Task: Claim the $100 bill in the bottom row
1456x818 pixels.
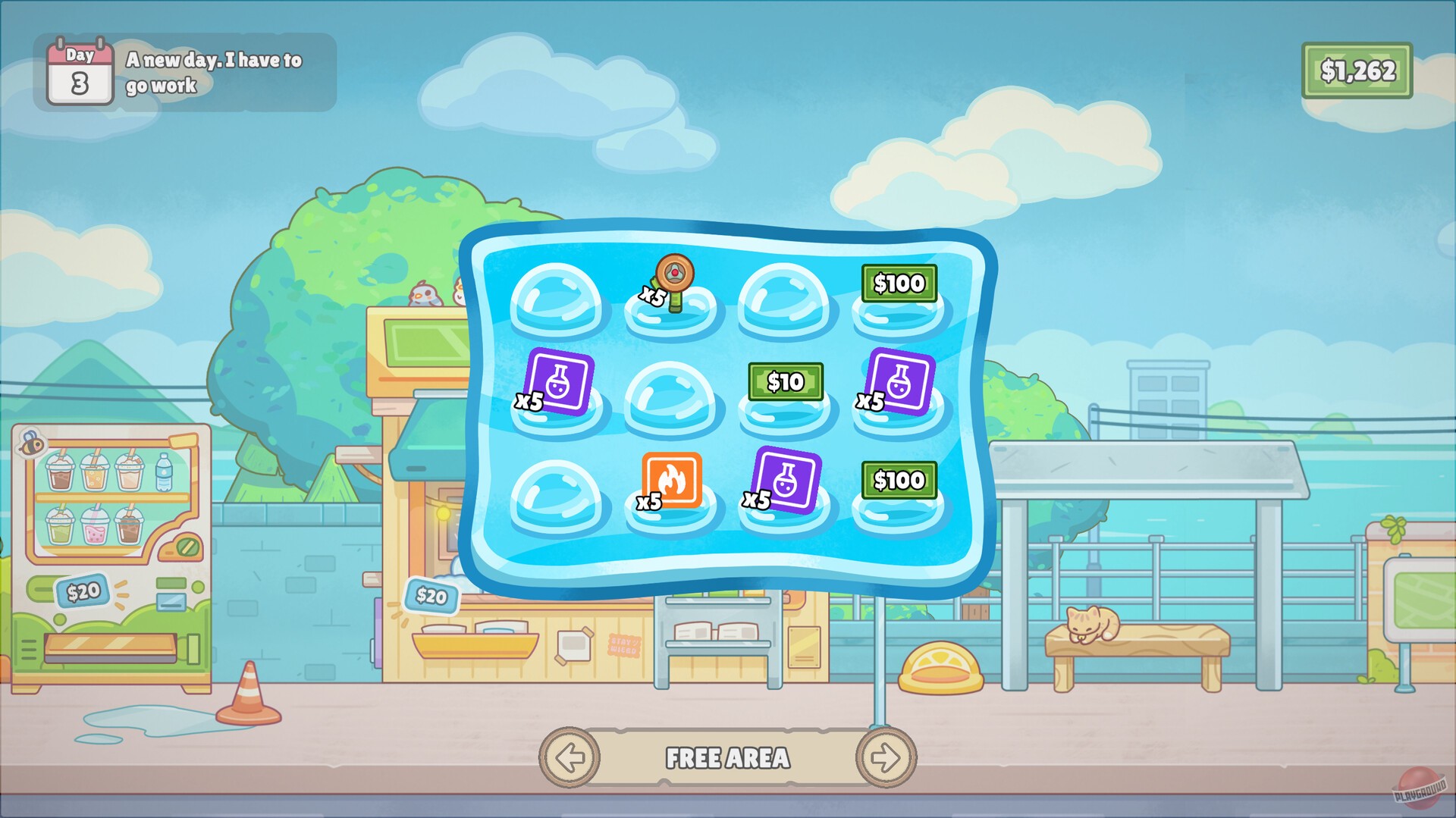Action: (899, 480)
